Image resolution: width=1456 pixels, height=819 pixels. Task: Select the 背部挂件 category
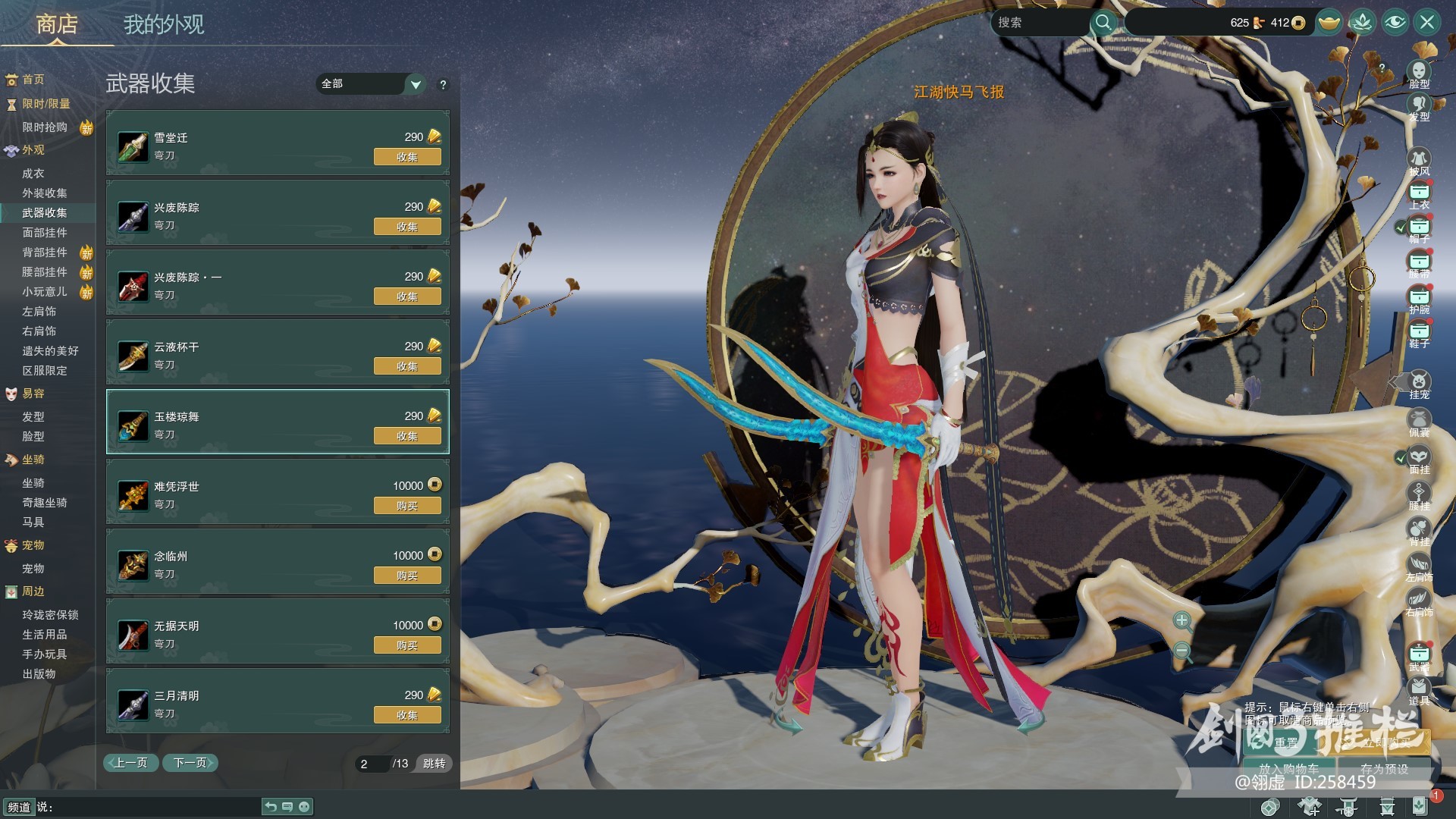point(45,253)
